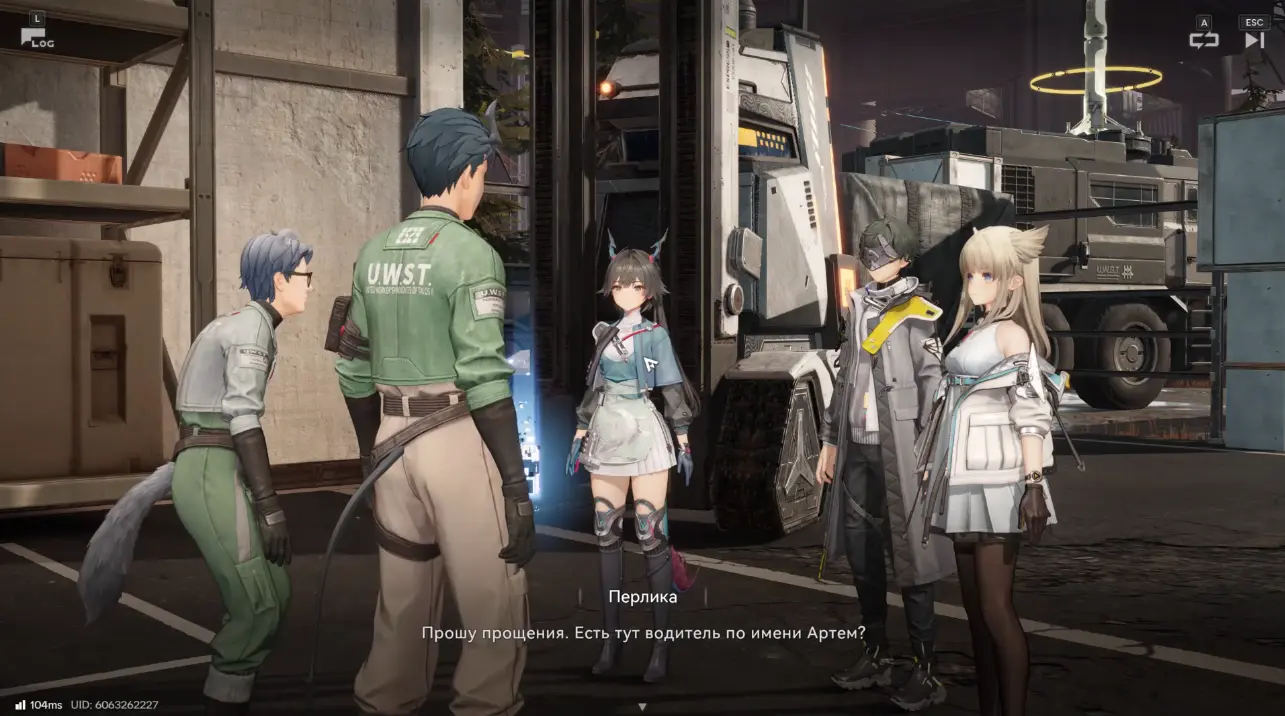Skip the cutscene

point(1254,39)
